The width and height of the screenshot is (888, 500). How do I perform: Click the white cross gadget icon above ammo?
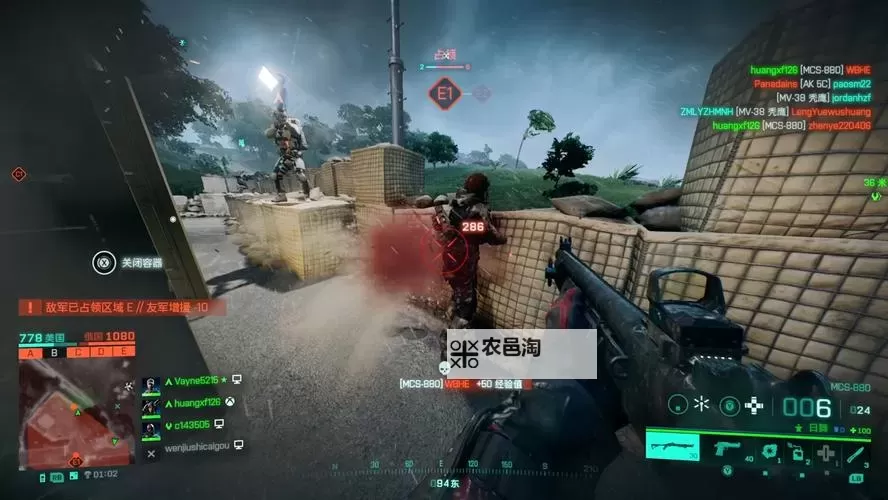coord(756,406)
